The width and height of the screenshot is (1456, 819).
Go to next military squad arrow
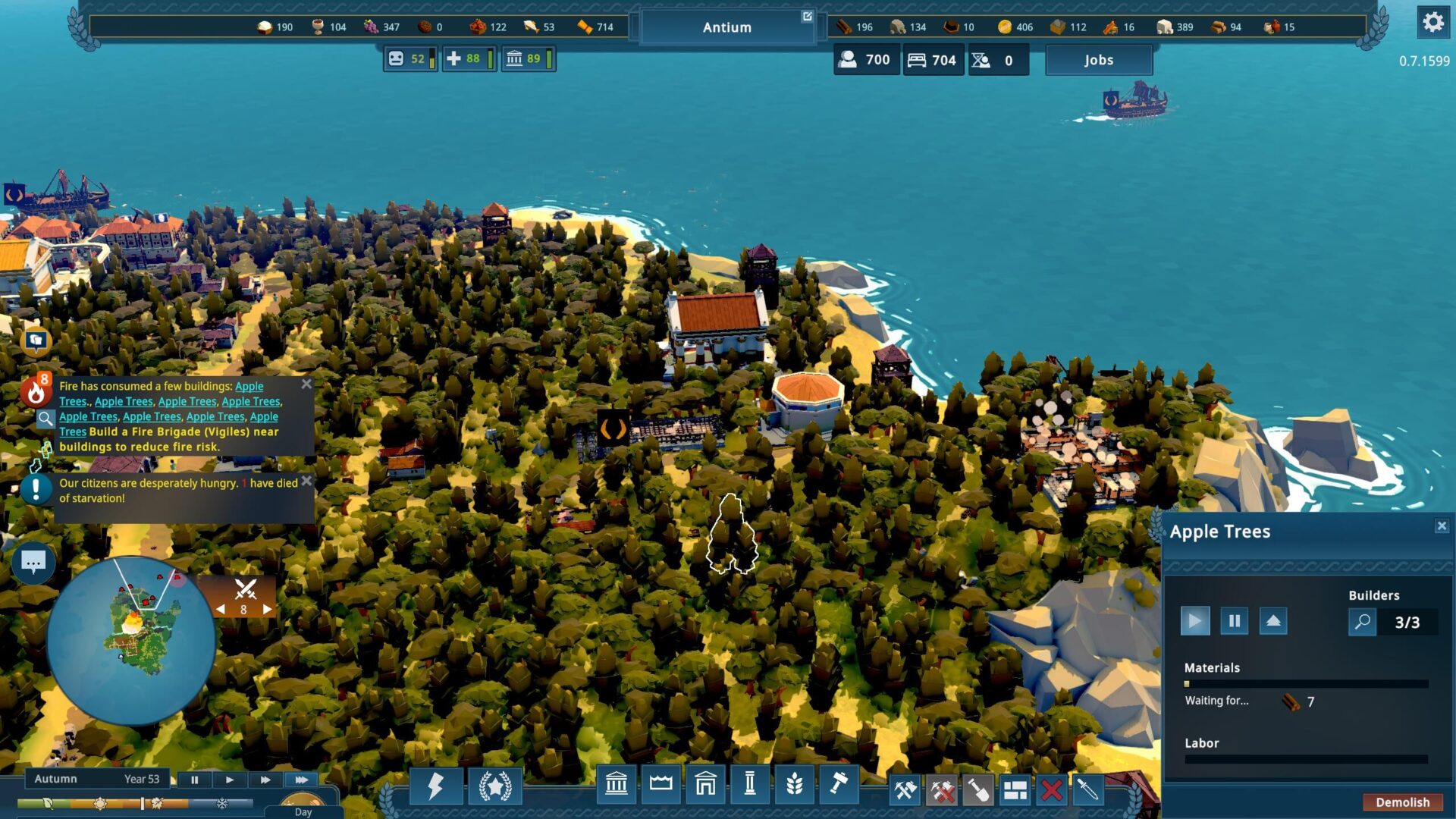(x=267, y=609)
